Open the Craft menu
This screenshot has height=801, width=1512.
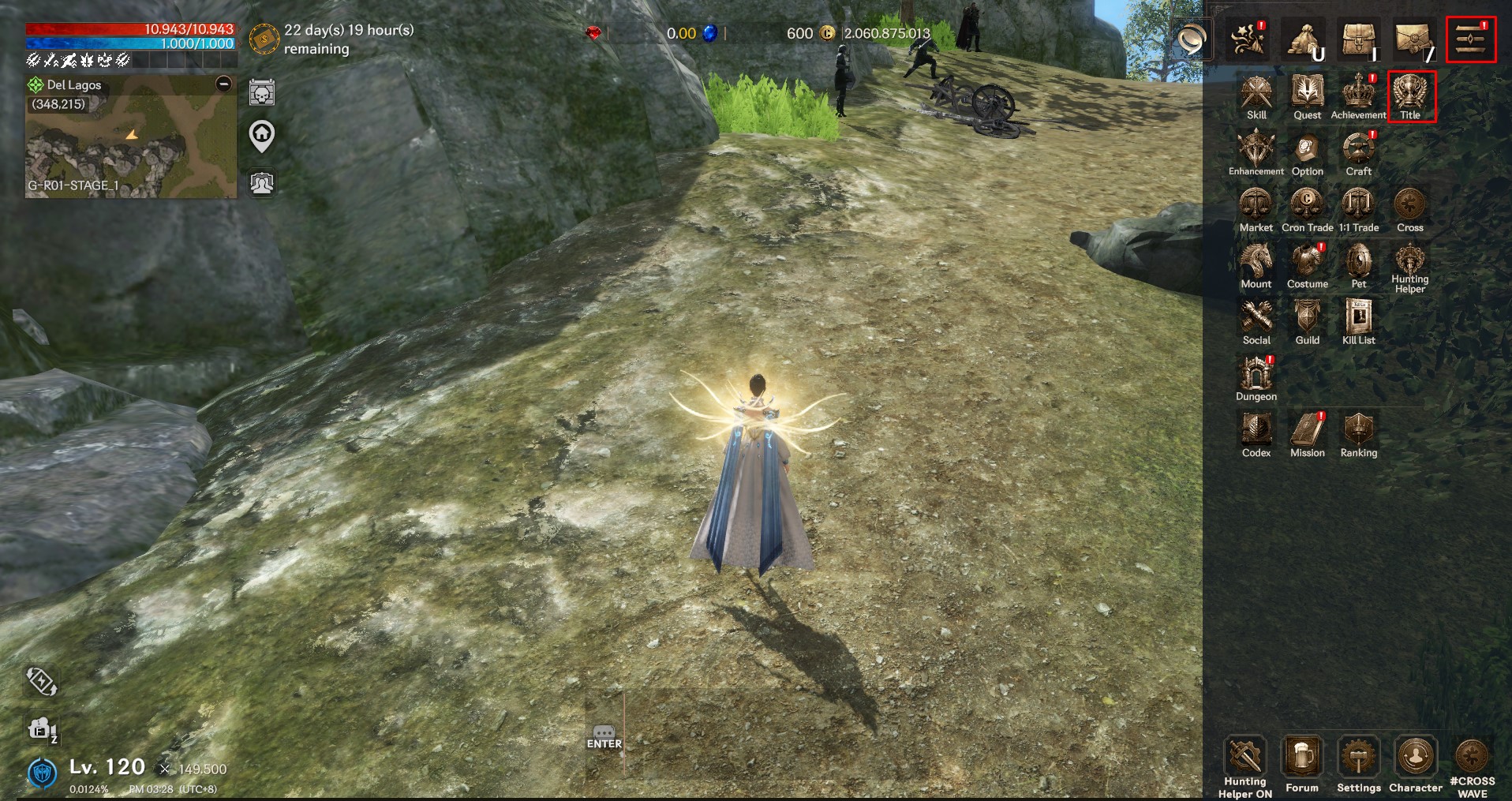[1358, 152]
